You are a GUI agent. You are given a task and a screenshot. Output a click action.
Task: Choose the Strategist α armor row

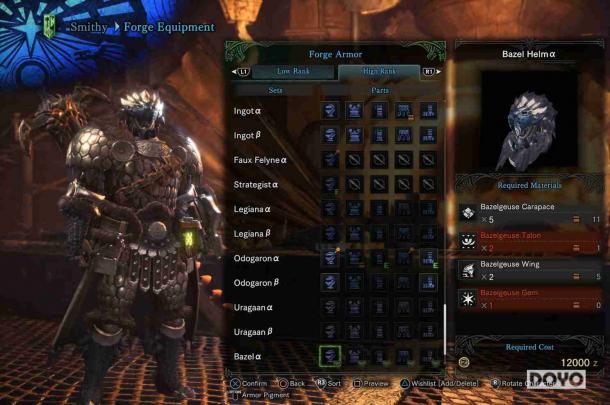pos(260,184)
